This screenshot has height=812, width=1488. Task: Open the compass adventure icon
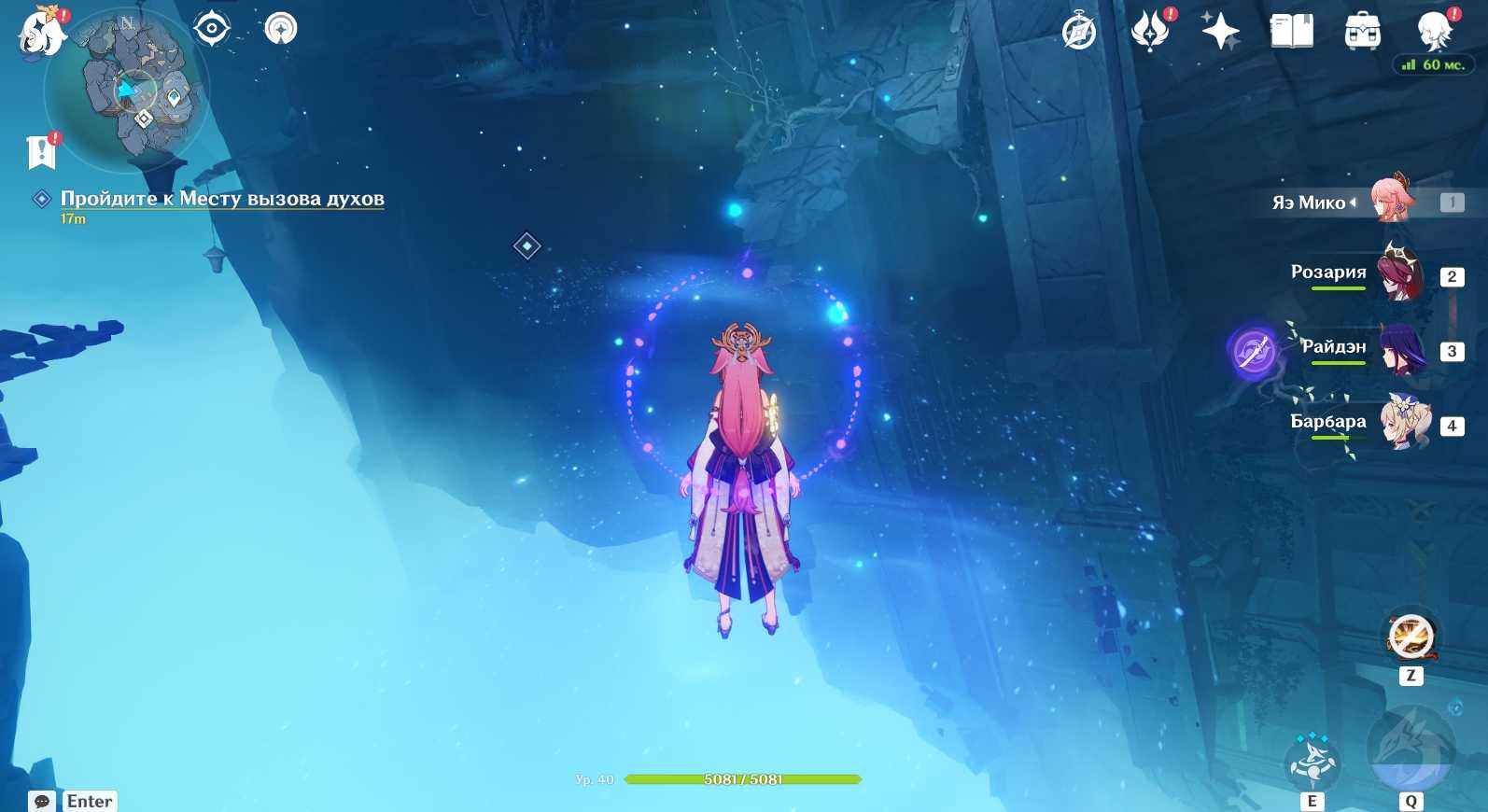pyautogui.click(x=1079, y=32)
